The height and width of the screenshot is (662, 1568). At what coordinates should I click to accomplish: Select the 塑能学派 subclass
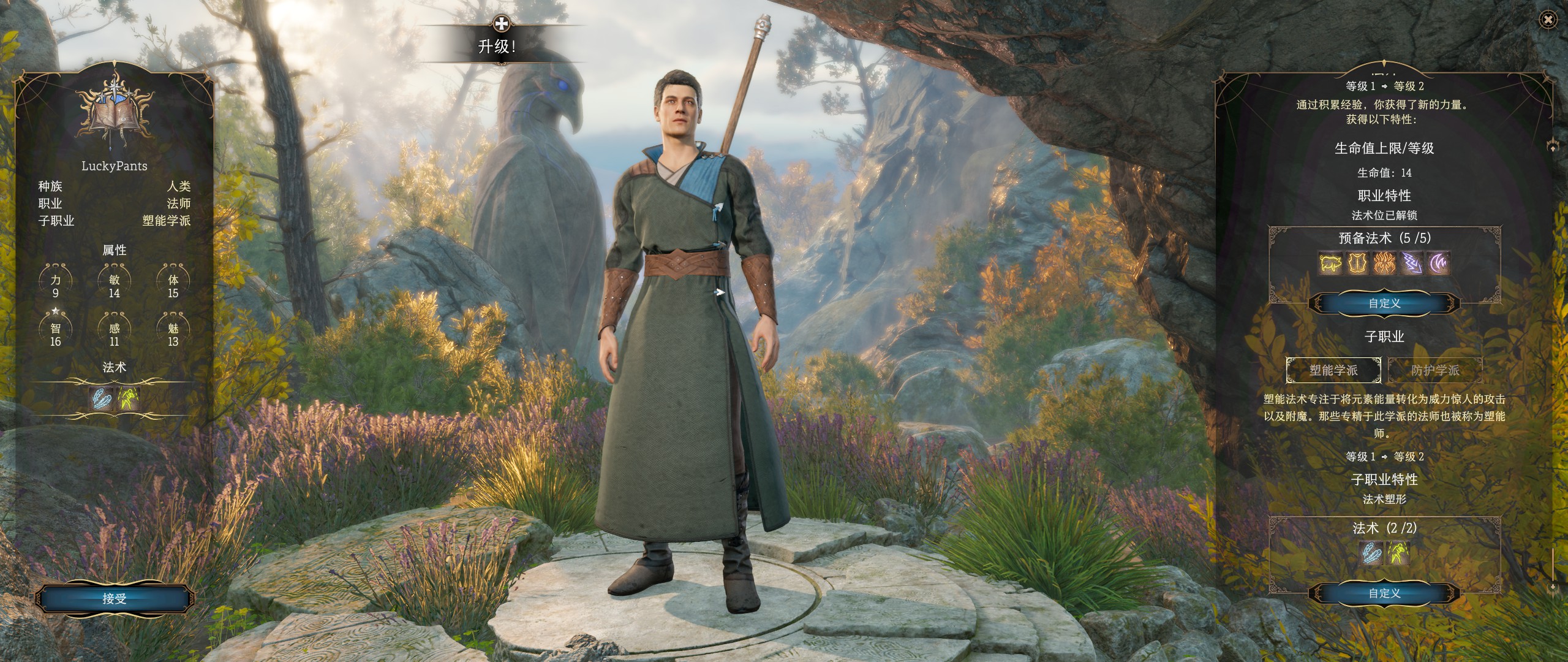click(x=1333, y=370)
